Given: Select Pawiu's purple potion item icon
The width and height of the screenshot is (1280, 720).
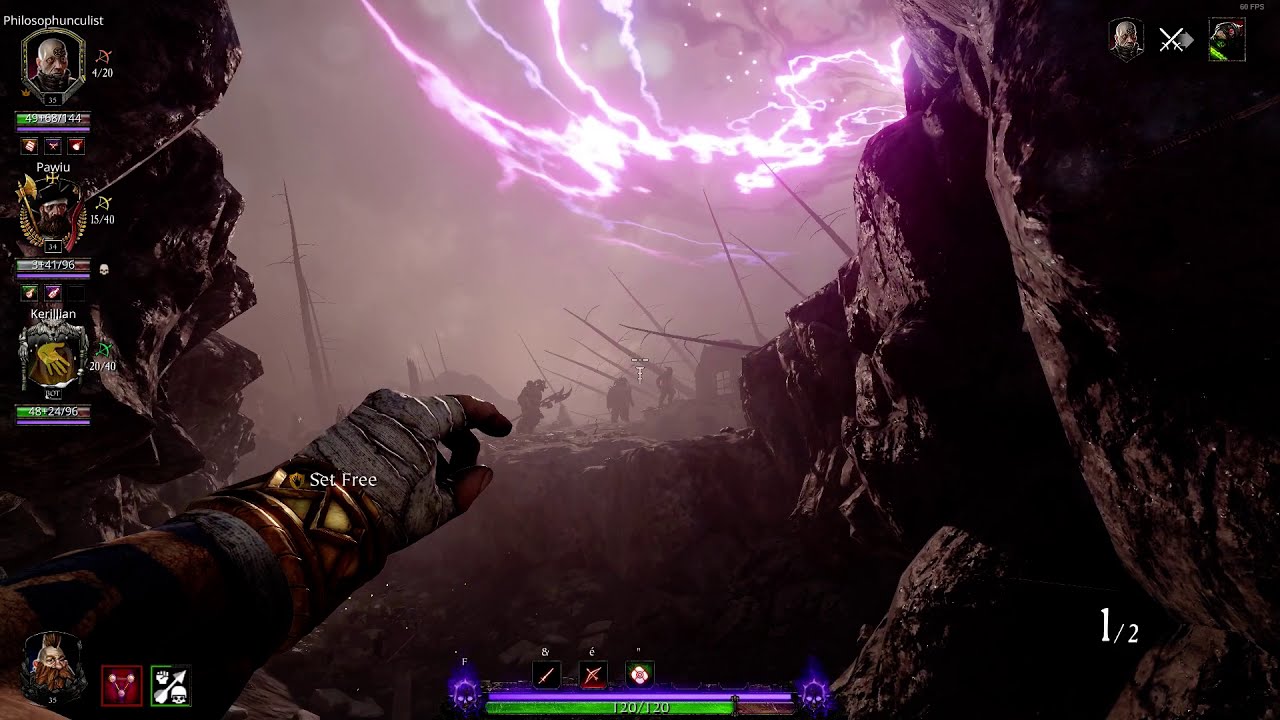Looking at the screenshot, I should (x=53, y=292).
